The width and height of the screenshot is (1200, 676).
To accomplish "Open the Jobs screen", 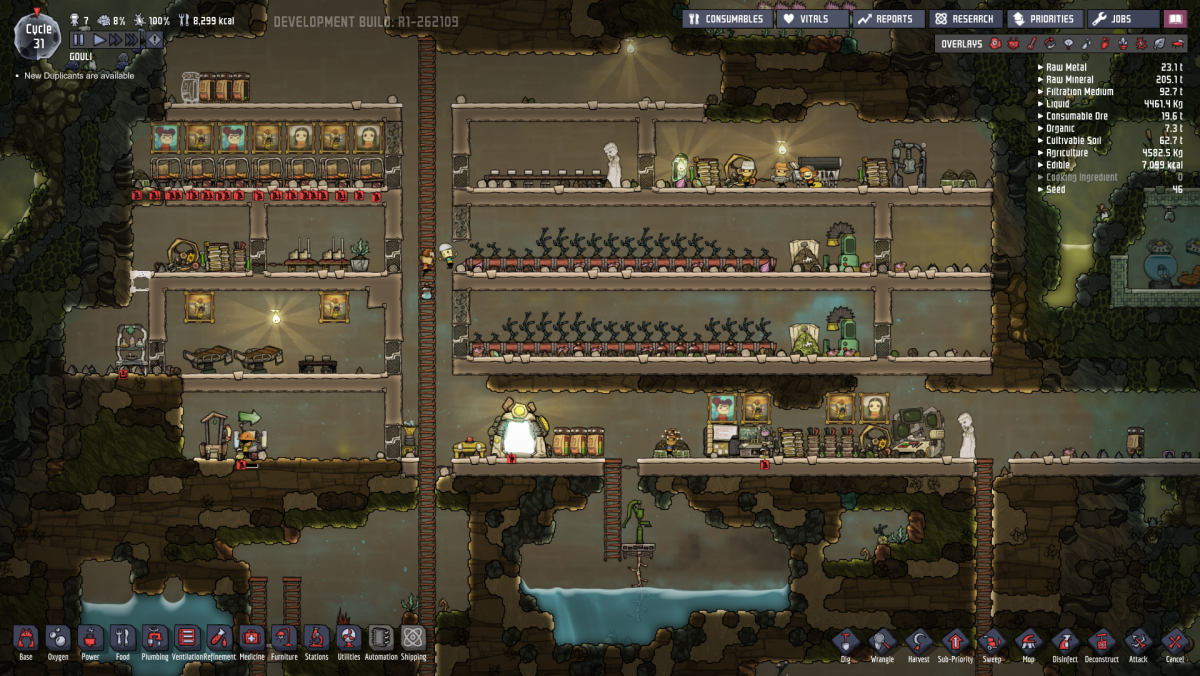I will (x=1123, y=18).
